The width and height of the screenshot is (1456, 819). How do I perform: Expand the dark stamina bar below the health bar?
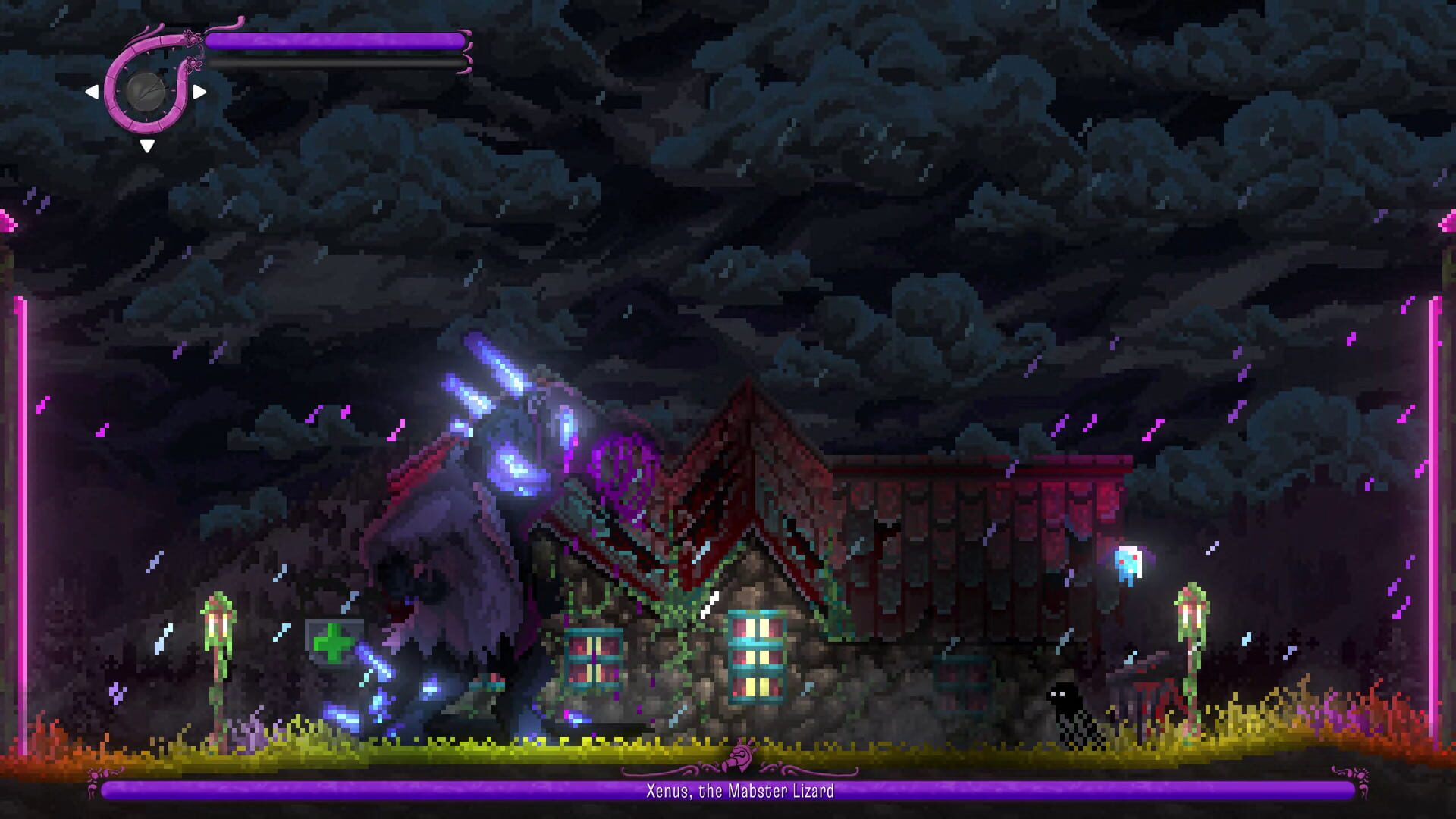point(334,62)
